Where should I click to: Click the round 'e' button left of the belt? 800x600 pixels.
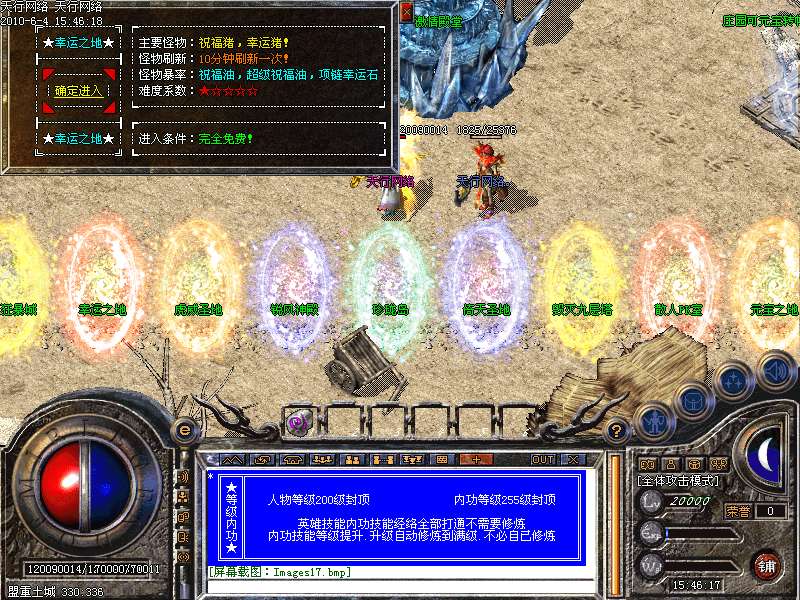[185, 430]
